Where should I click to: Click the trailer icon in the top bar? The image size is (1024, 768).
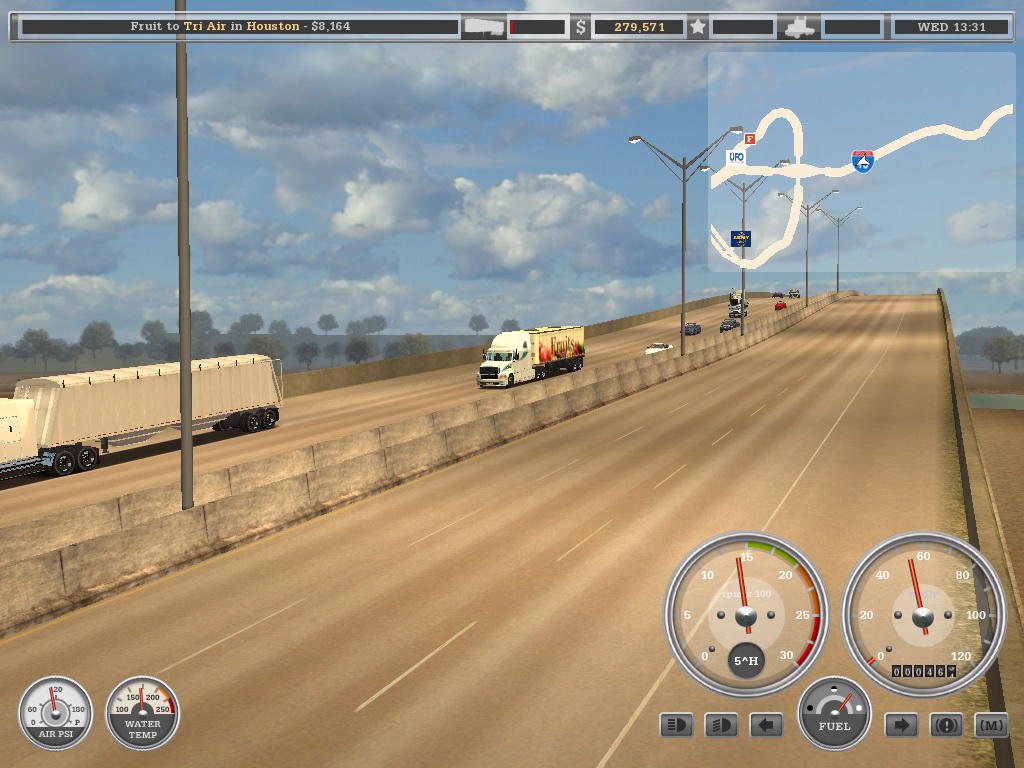[x=483, y=27]
